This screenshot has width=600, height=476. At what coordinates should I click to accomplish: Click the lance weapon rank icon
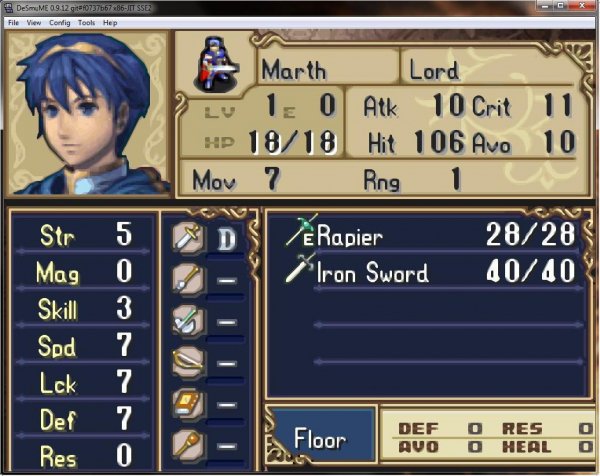coord(187,279)
